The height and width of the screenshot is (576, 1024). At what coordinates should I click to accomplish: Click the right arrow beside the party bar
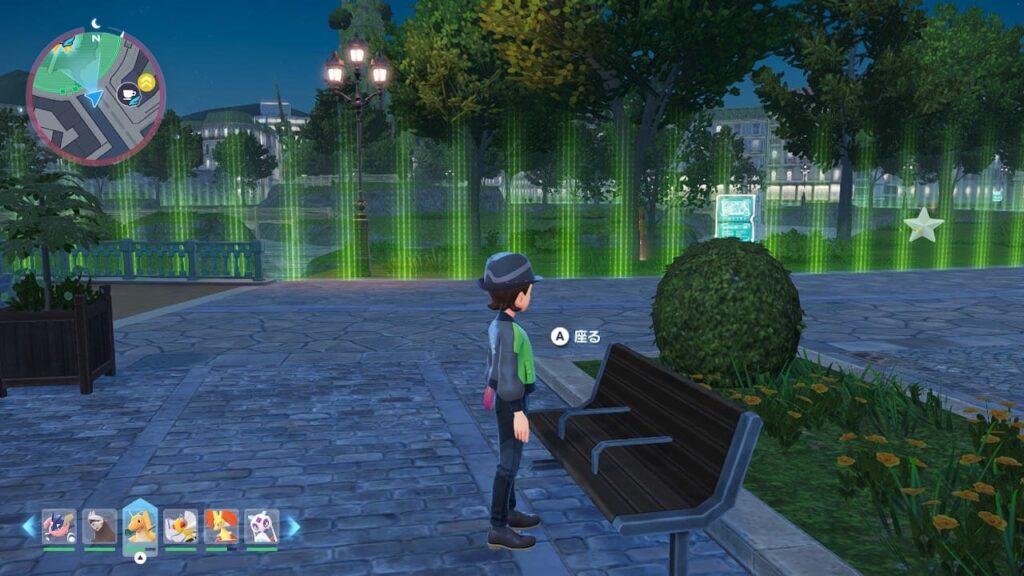point(292,526)
